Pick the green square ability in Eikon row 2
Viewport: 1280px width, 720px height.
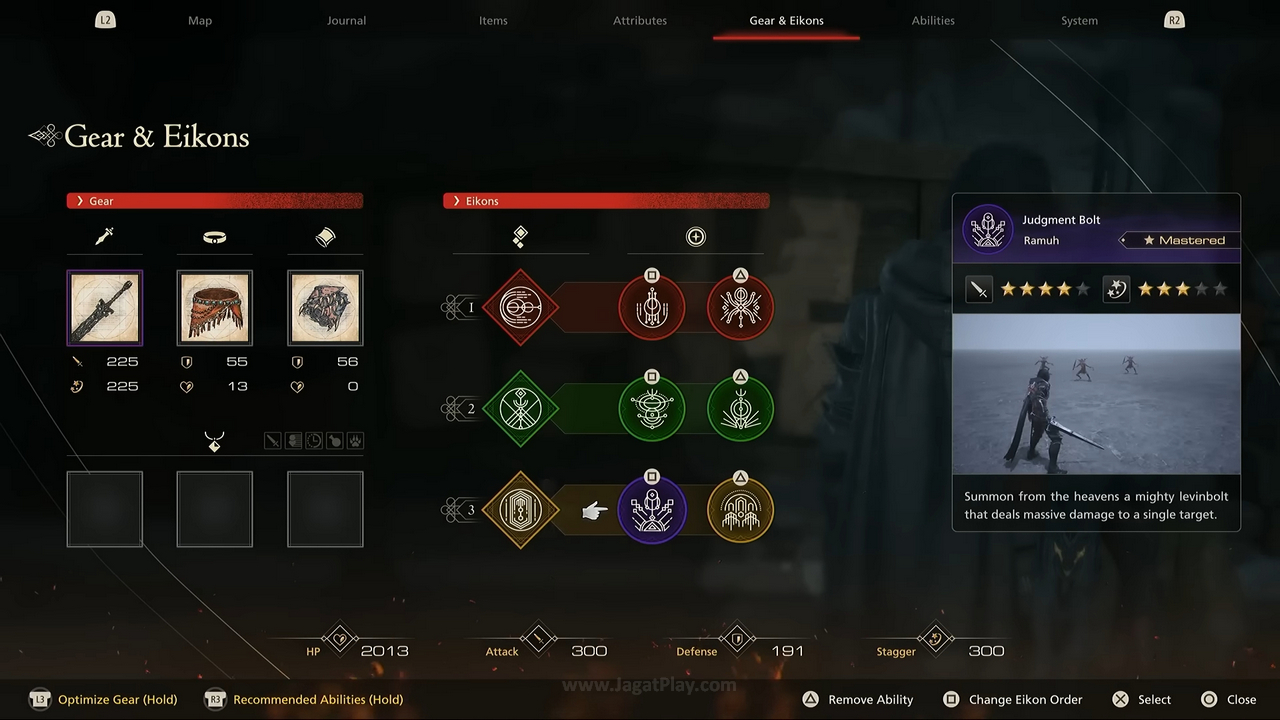tap(652, 408)
